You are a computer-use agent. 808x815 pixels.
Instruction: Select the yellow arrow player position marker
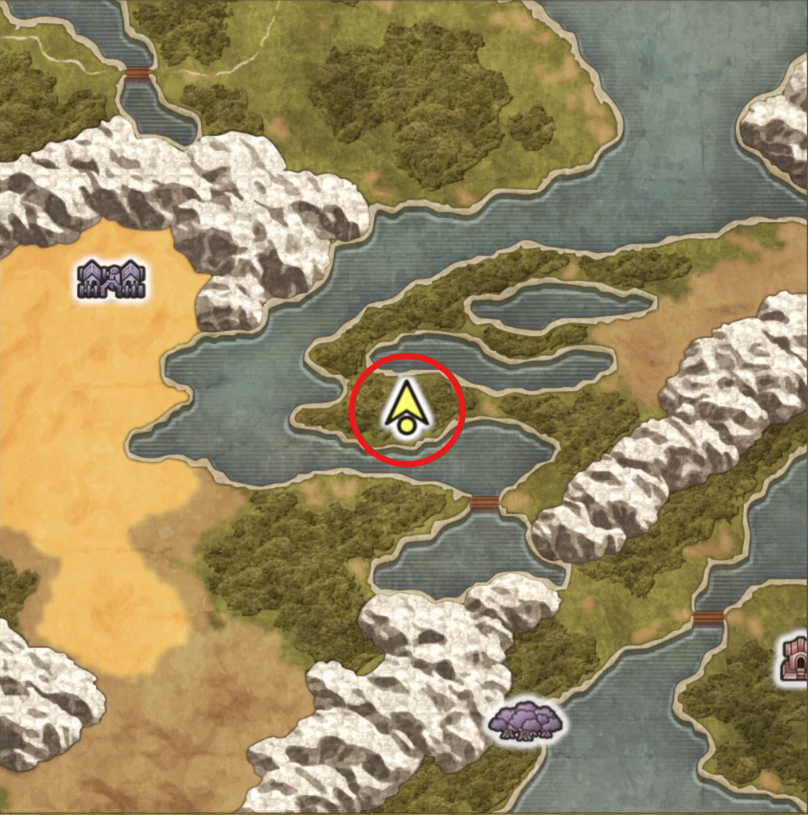click(x=405, y=409)
